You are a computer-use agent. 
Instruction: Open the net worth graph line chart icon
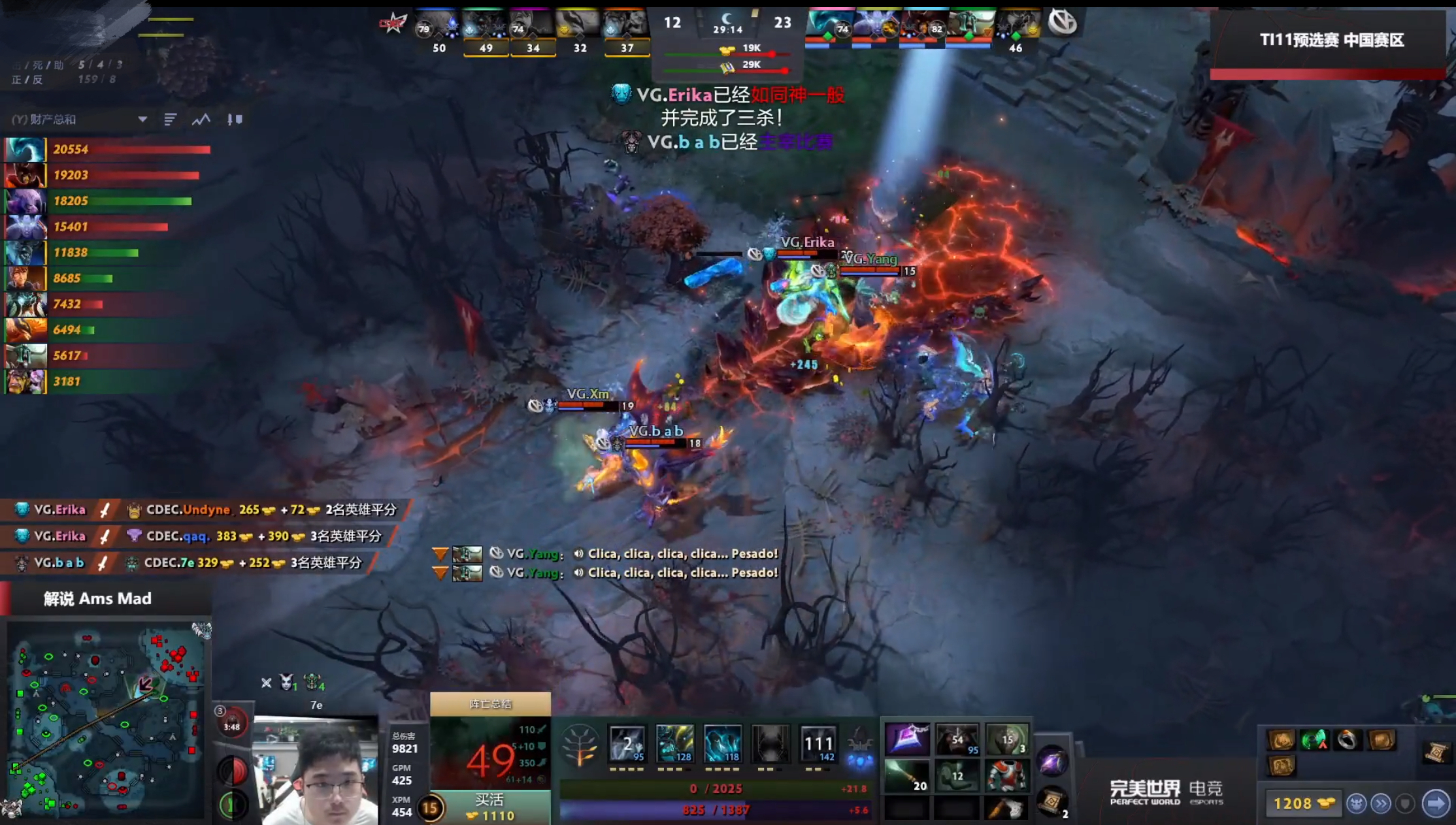click(202, 120)
